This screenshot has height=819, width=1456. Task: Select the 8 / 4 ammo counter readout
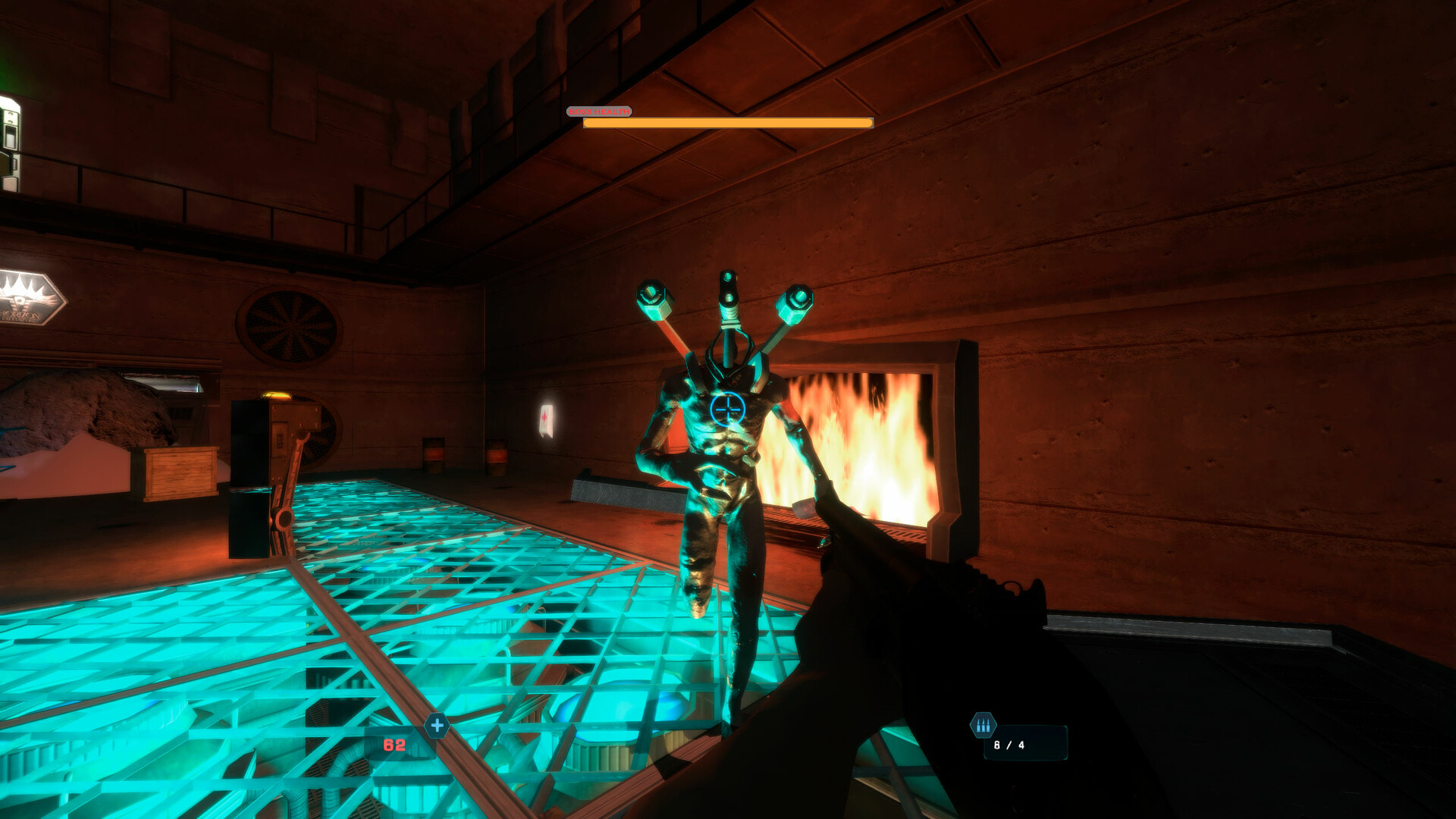click(x=1009, y=745)
